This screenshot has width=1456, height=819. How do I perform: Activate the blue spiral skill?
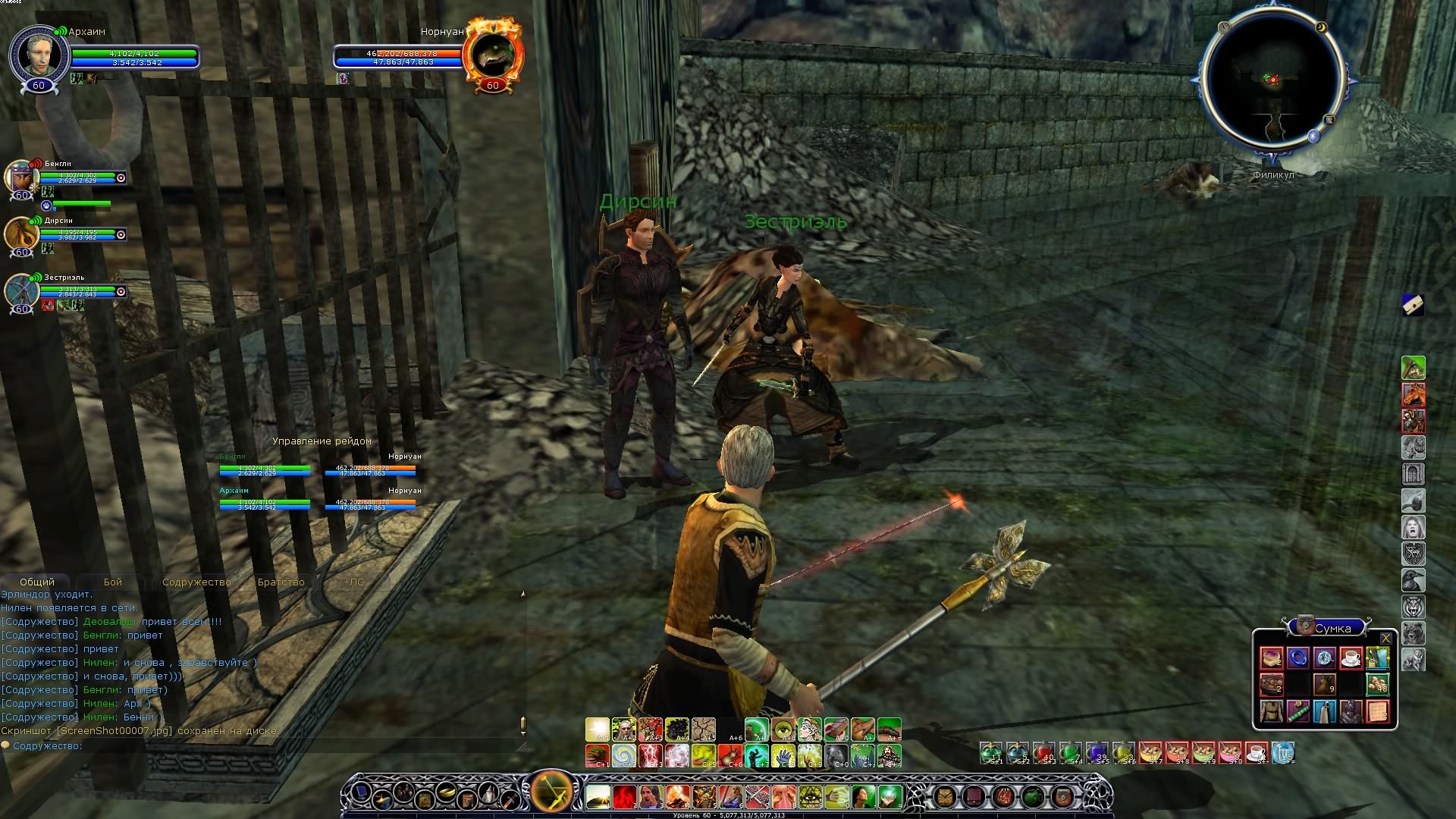tap(623, 755)
